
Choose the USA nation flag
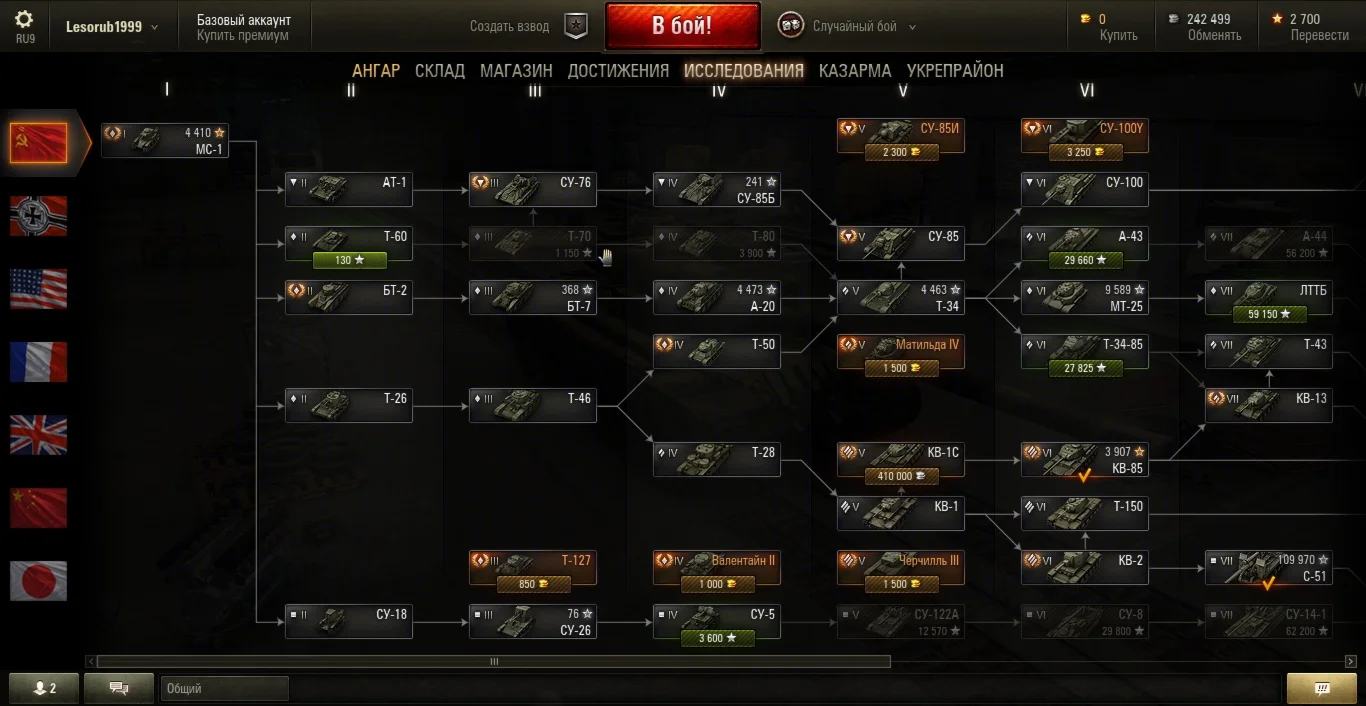(38, 289)
